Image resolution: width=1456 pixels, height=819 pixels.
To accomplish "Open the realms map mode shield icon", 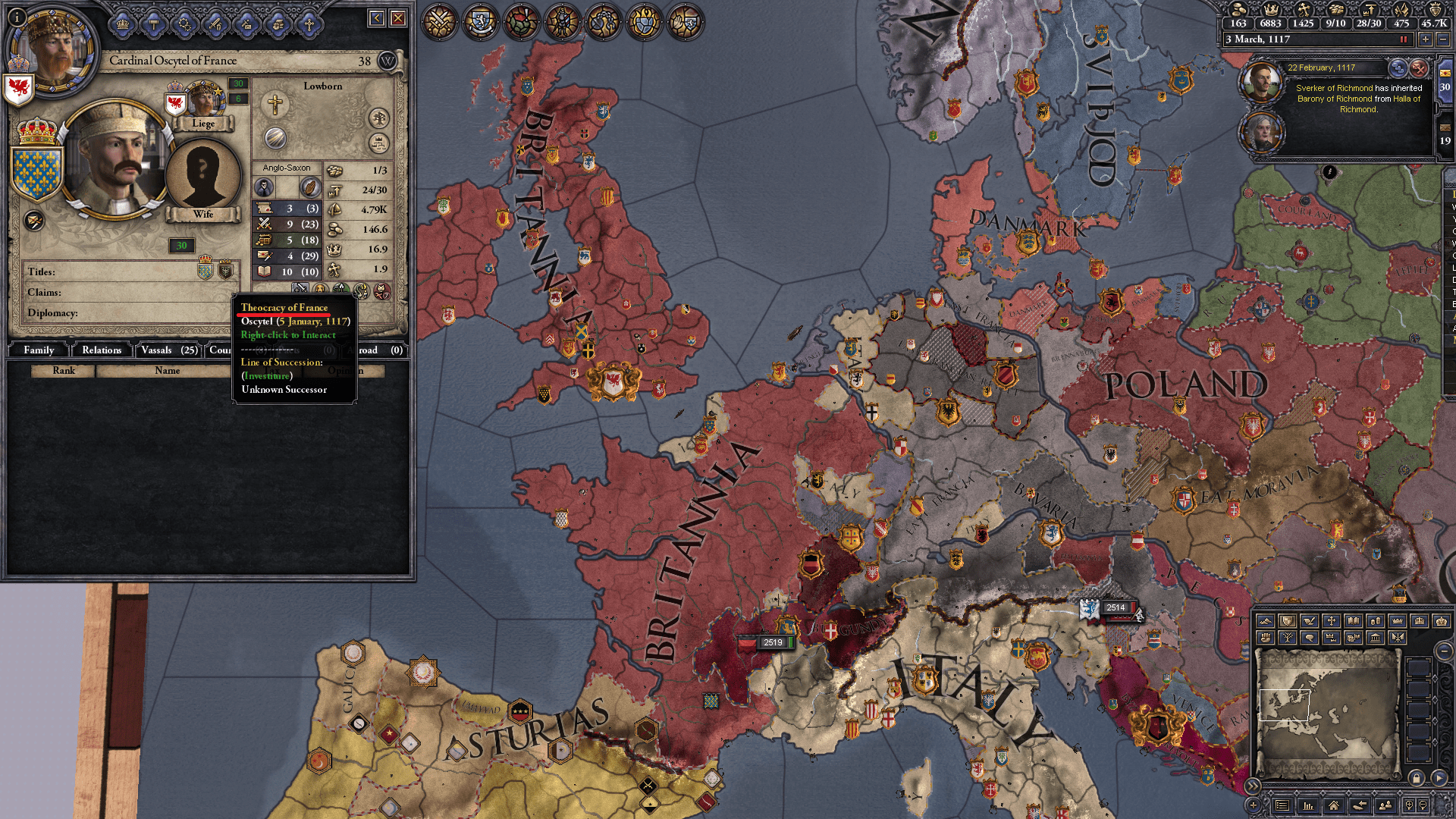I will tap(1288, 622).
